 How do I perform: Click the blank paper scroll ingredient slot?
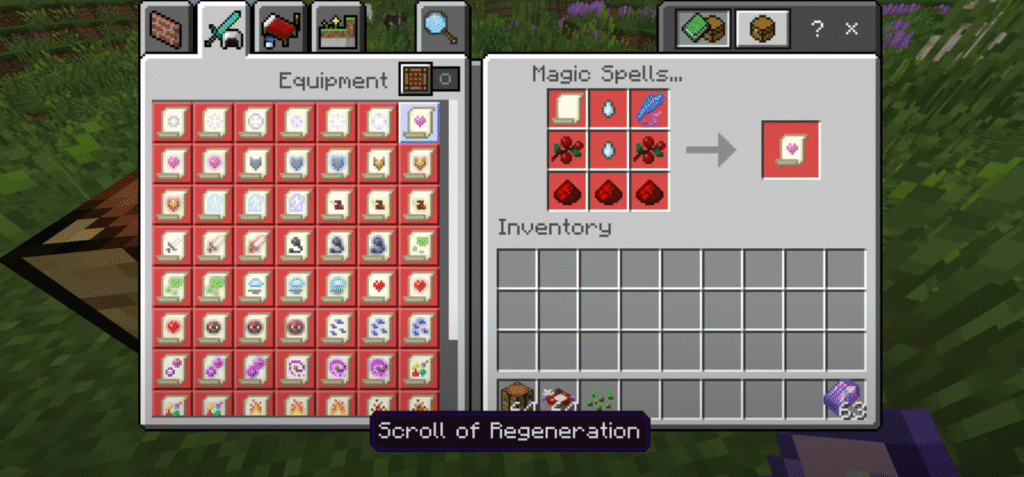pos(566,109)
